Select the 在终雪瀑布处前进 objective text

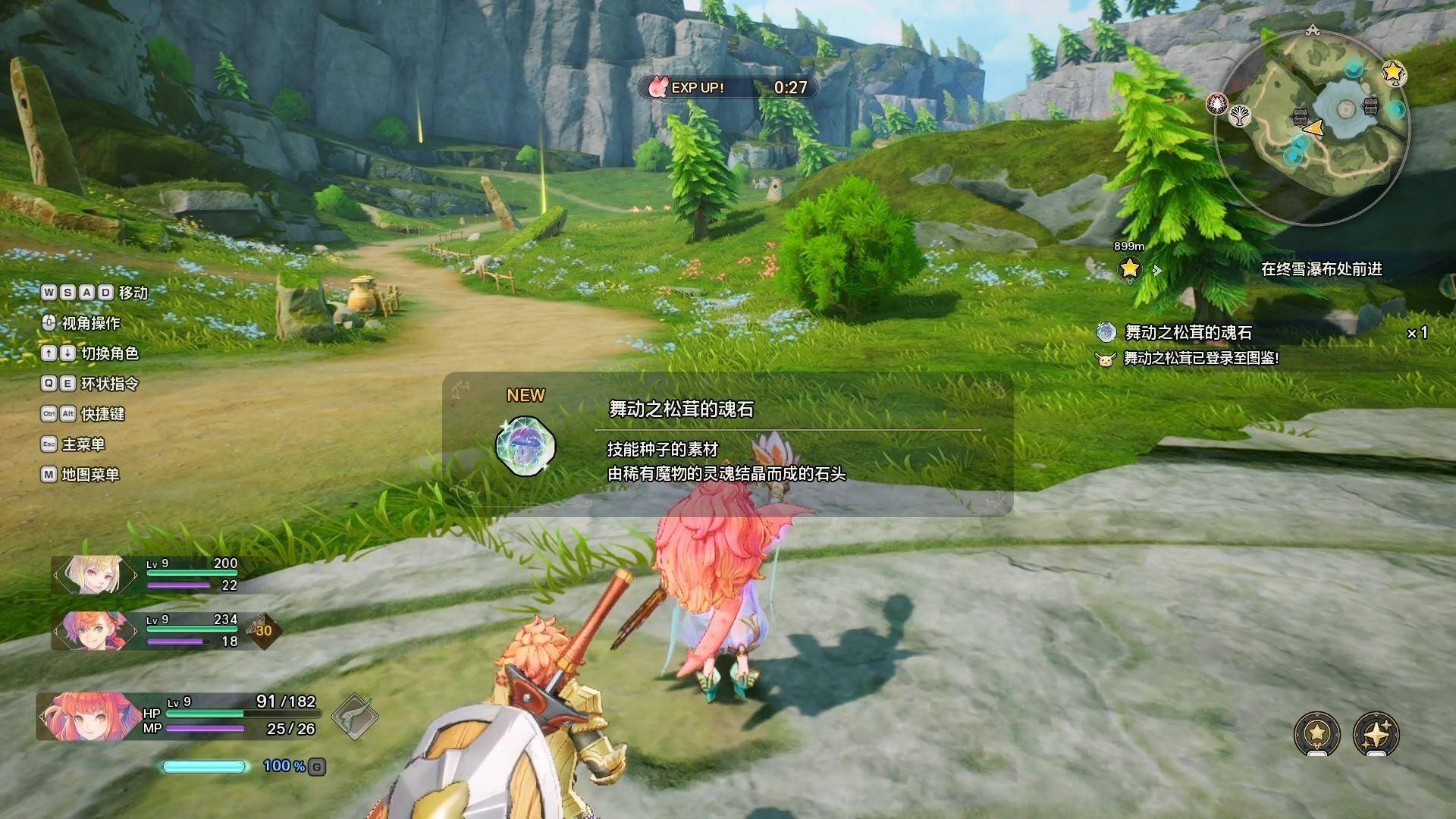coord(1321,269)
